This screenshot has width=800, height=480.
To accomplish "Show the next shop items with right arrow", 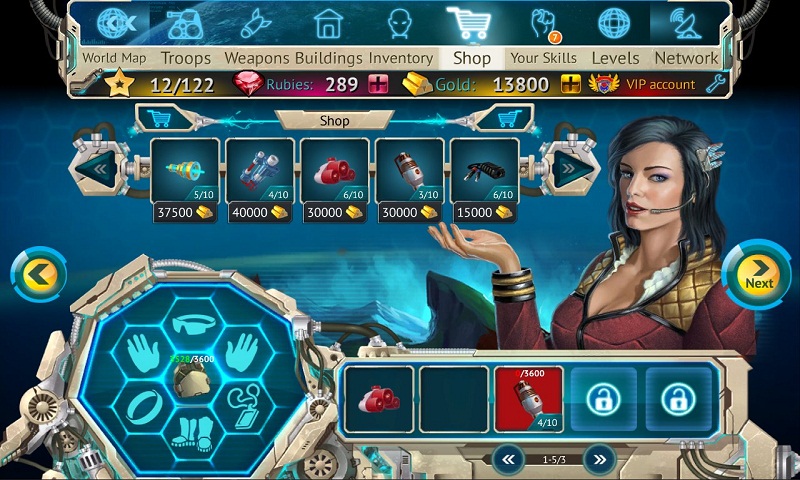I will pos(564,168).
